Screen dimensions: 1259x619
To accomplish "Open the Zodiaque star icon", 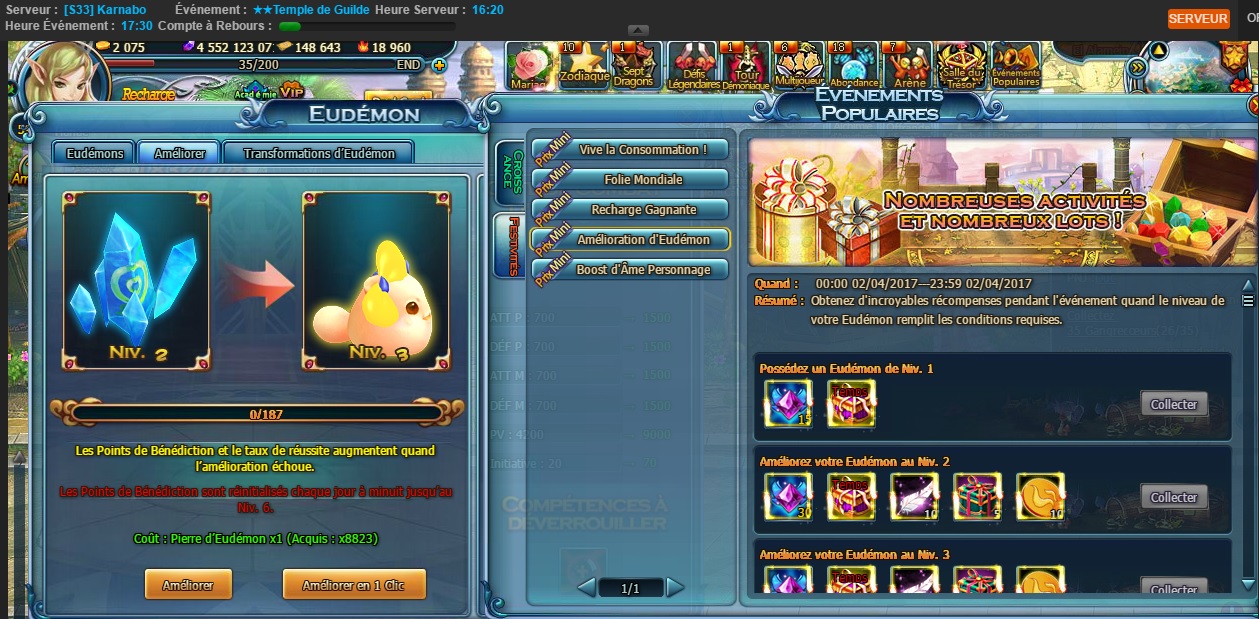I will tap(584, 65).
